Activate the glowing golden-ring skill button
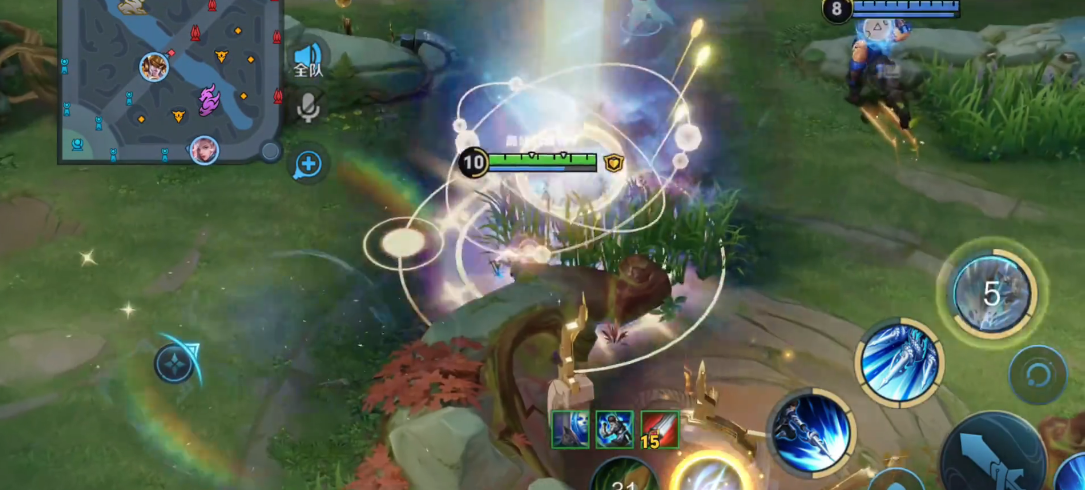The width and height of the screenshot is (1085, 490). 709,475
